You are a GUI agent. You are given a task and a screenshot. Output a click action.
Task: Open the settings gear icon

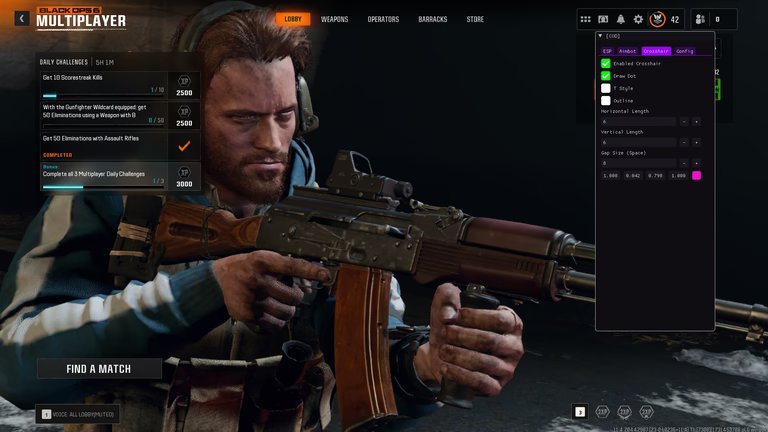638,19
